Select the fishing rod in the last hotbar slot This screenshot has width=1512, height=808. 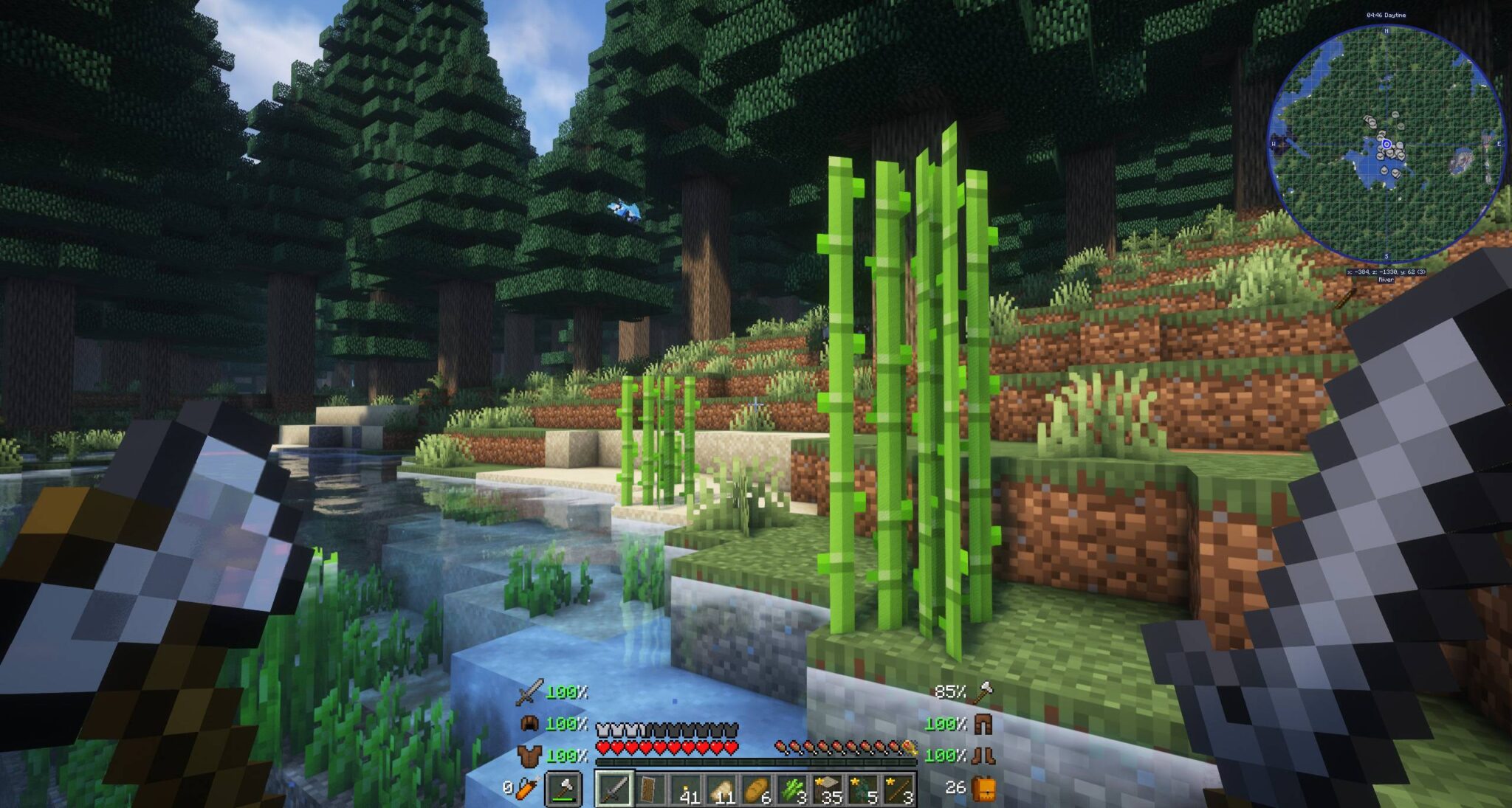899,790
